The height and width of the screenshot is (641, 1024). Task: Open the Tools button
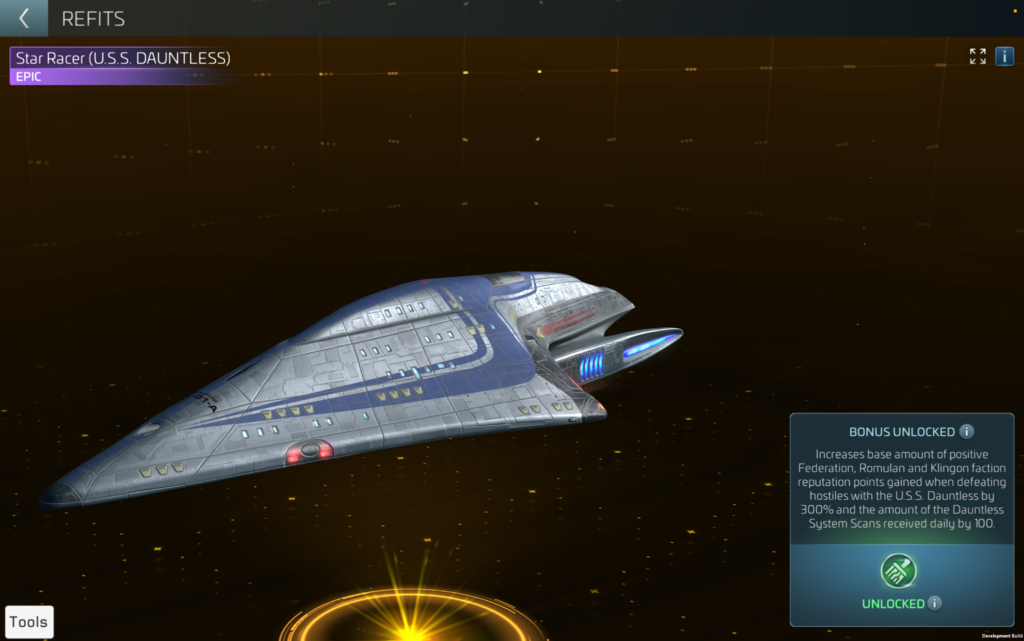coord(29,622)
